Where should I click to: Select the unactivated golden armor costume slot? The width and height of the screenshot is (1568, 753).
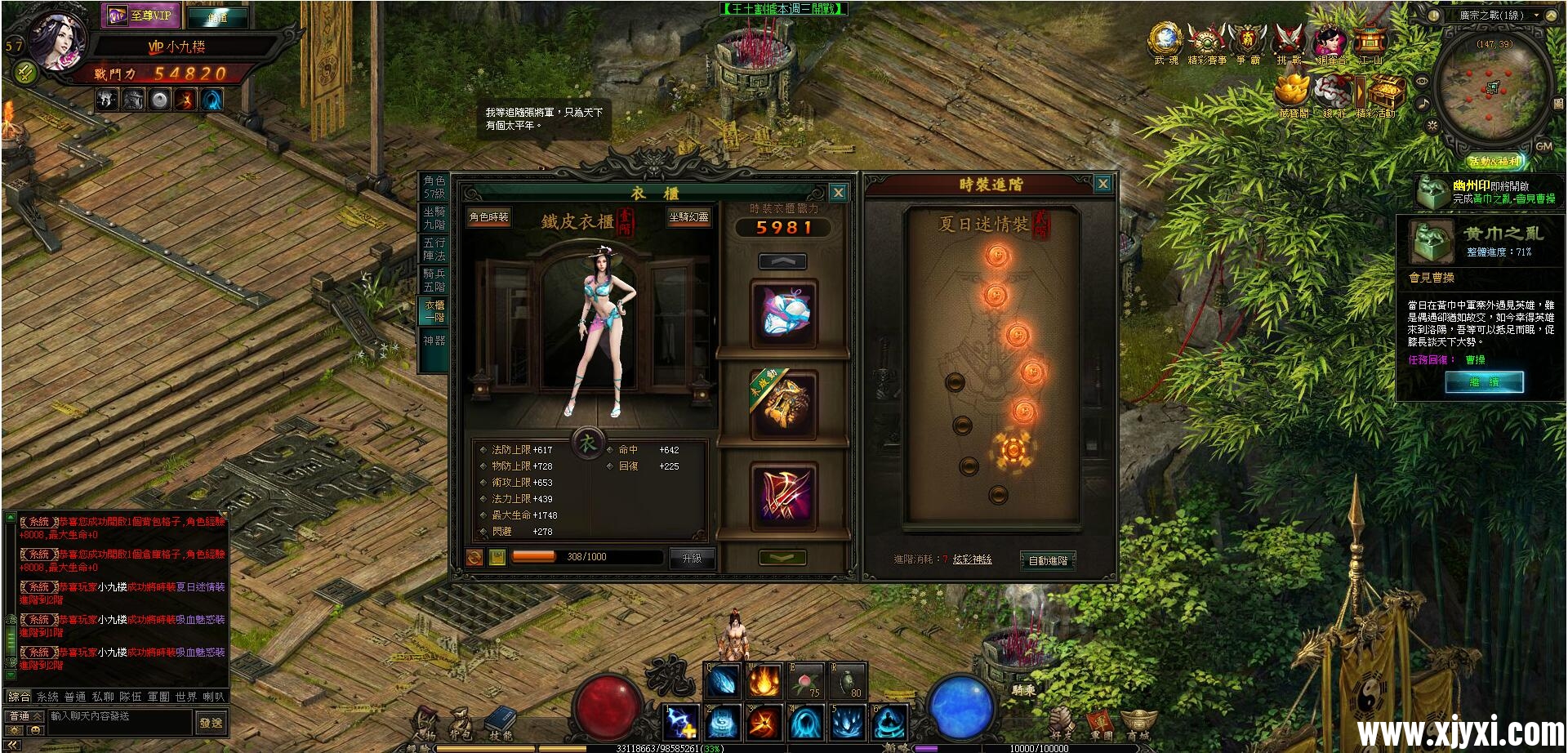pyautogui.click(x=784, y=404)
